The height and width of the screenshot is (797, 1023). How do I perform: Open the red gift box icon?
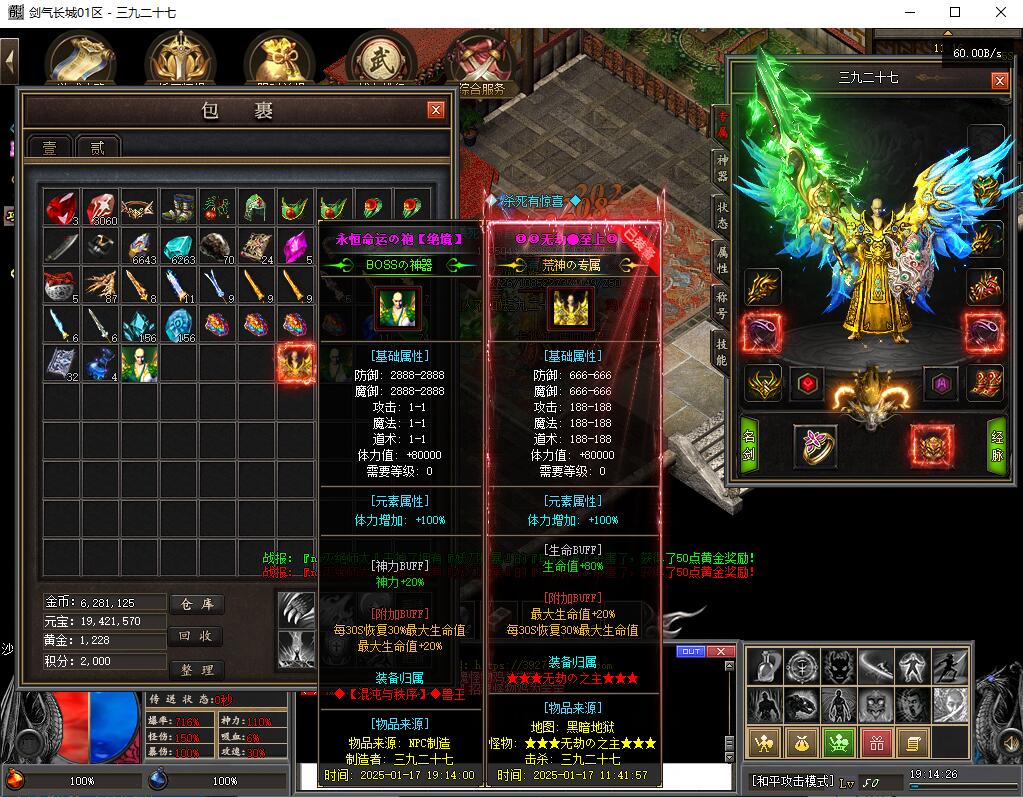[875, 742]
